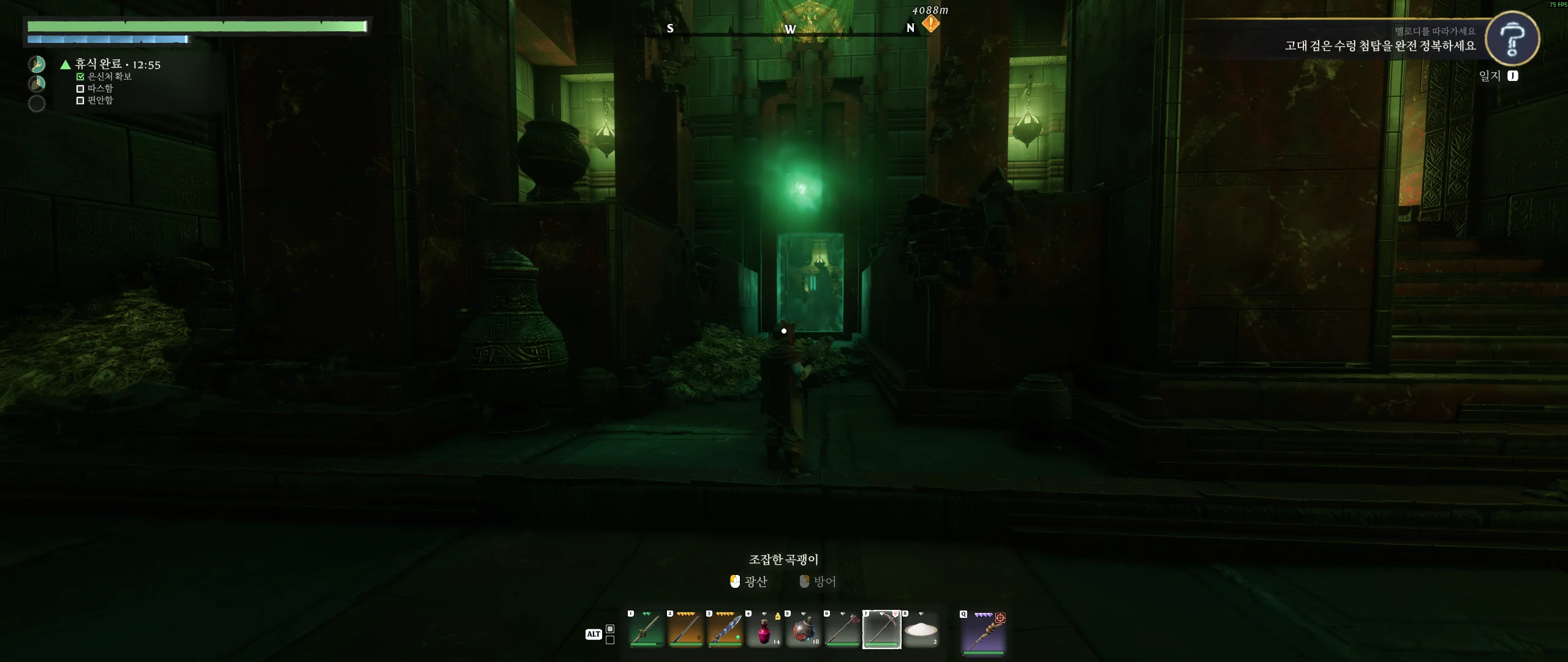This screenshot has width=1568, height=662.
Task: Pick the white powder pile slot
Action: (921, 630)
